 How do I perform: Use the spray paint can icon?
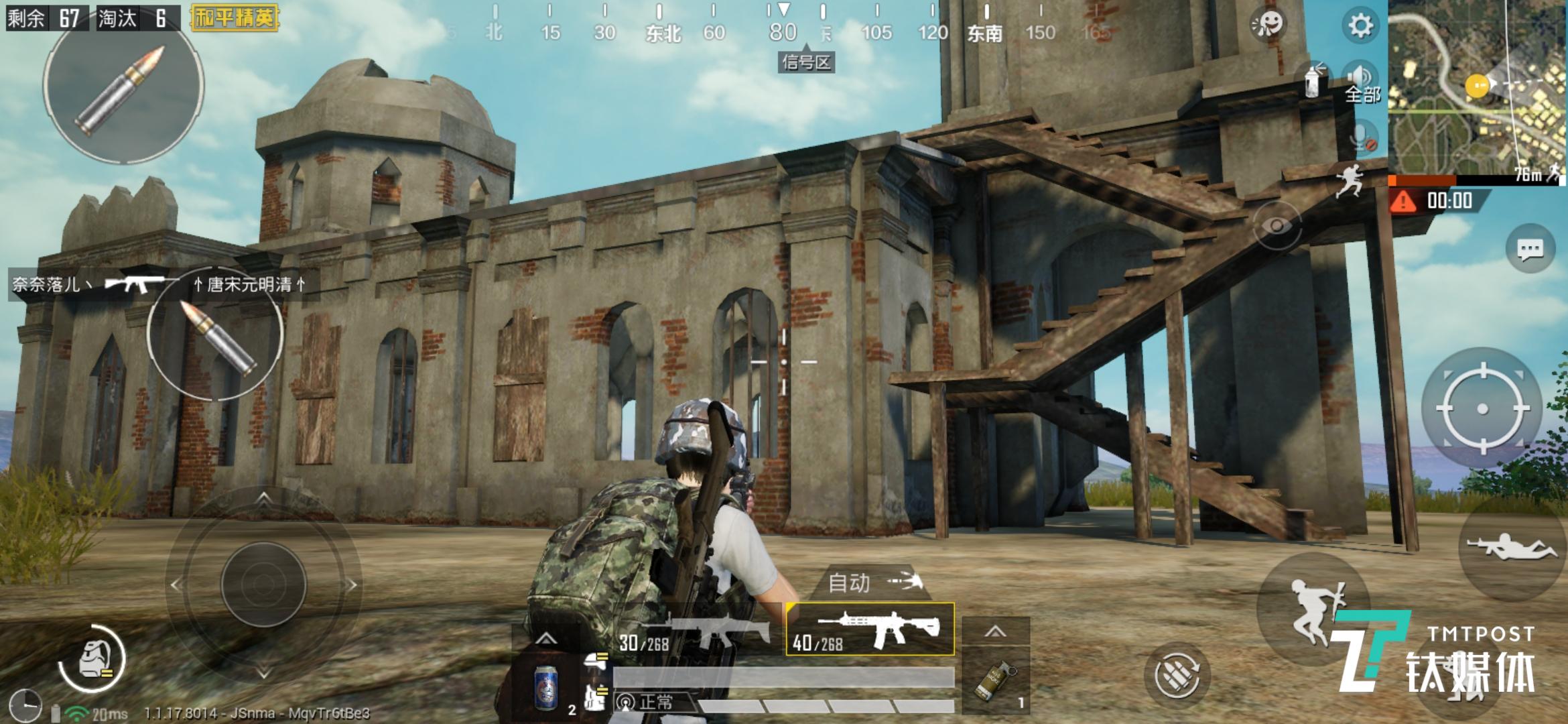[x=1314, y=81]
